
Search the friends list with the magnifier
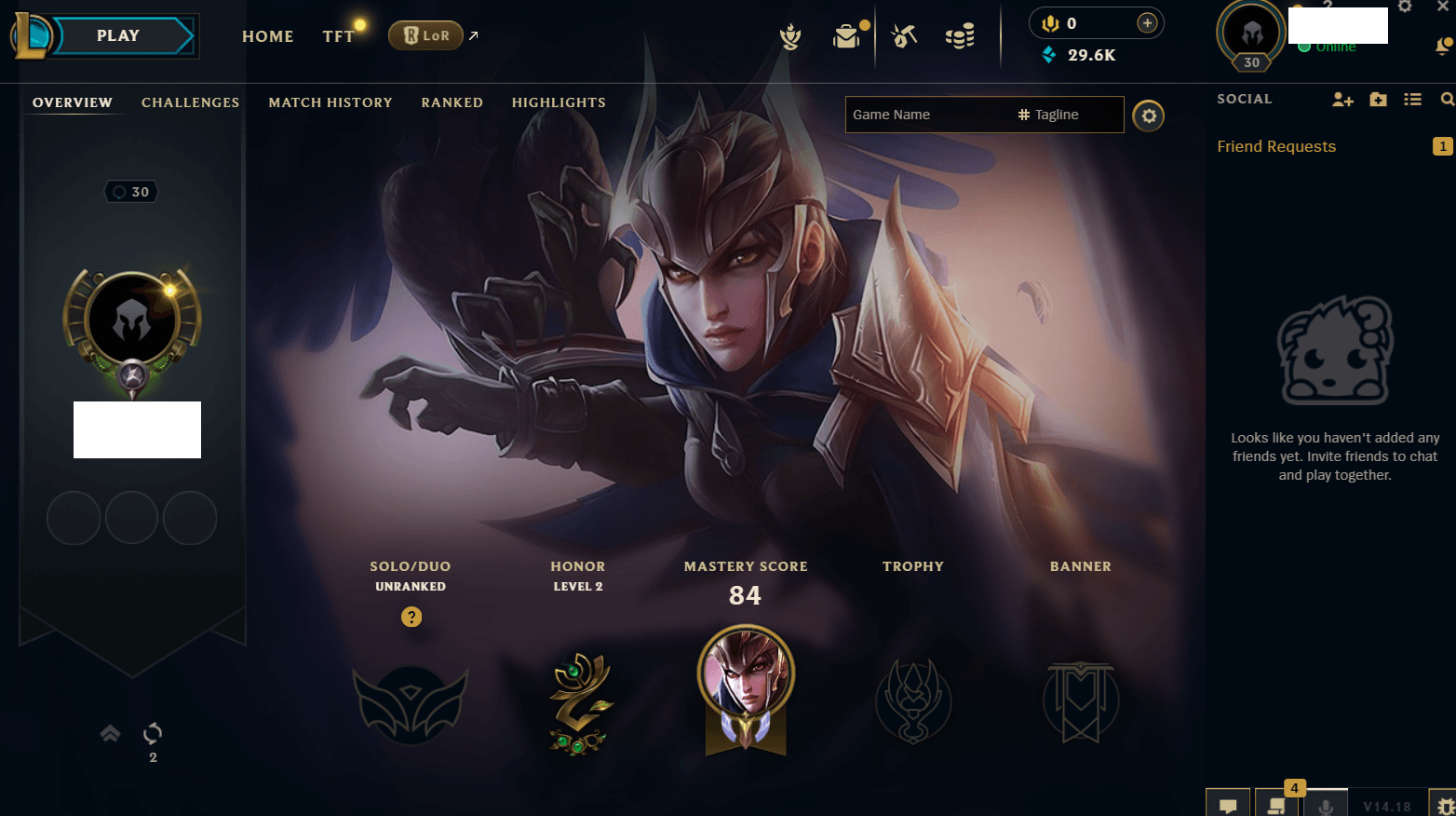tap(1447, 100)
